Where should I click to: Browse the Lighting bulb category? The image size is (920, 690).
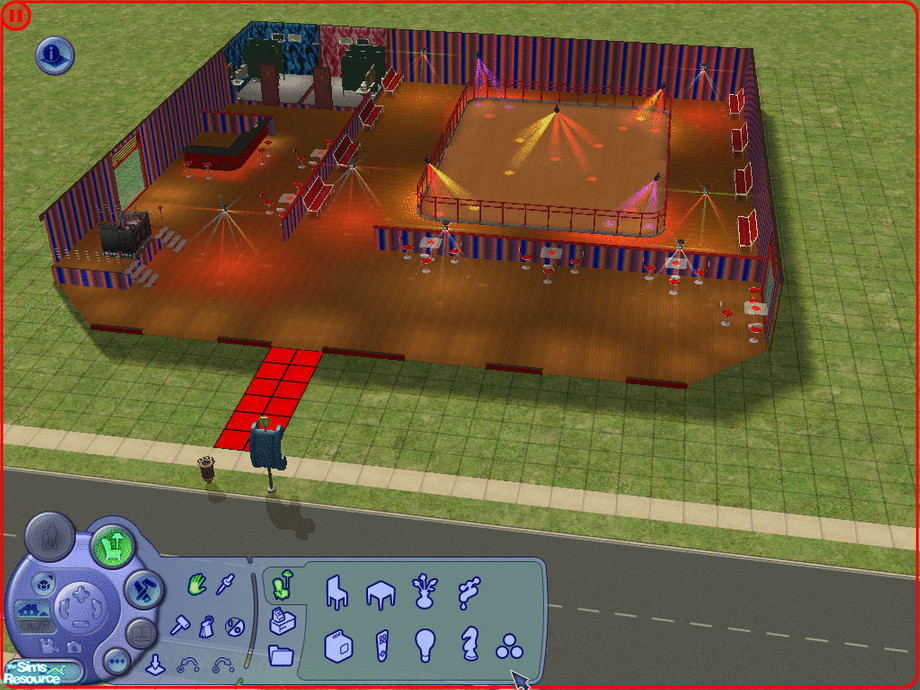[x=425, y=644]
